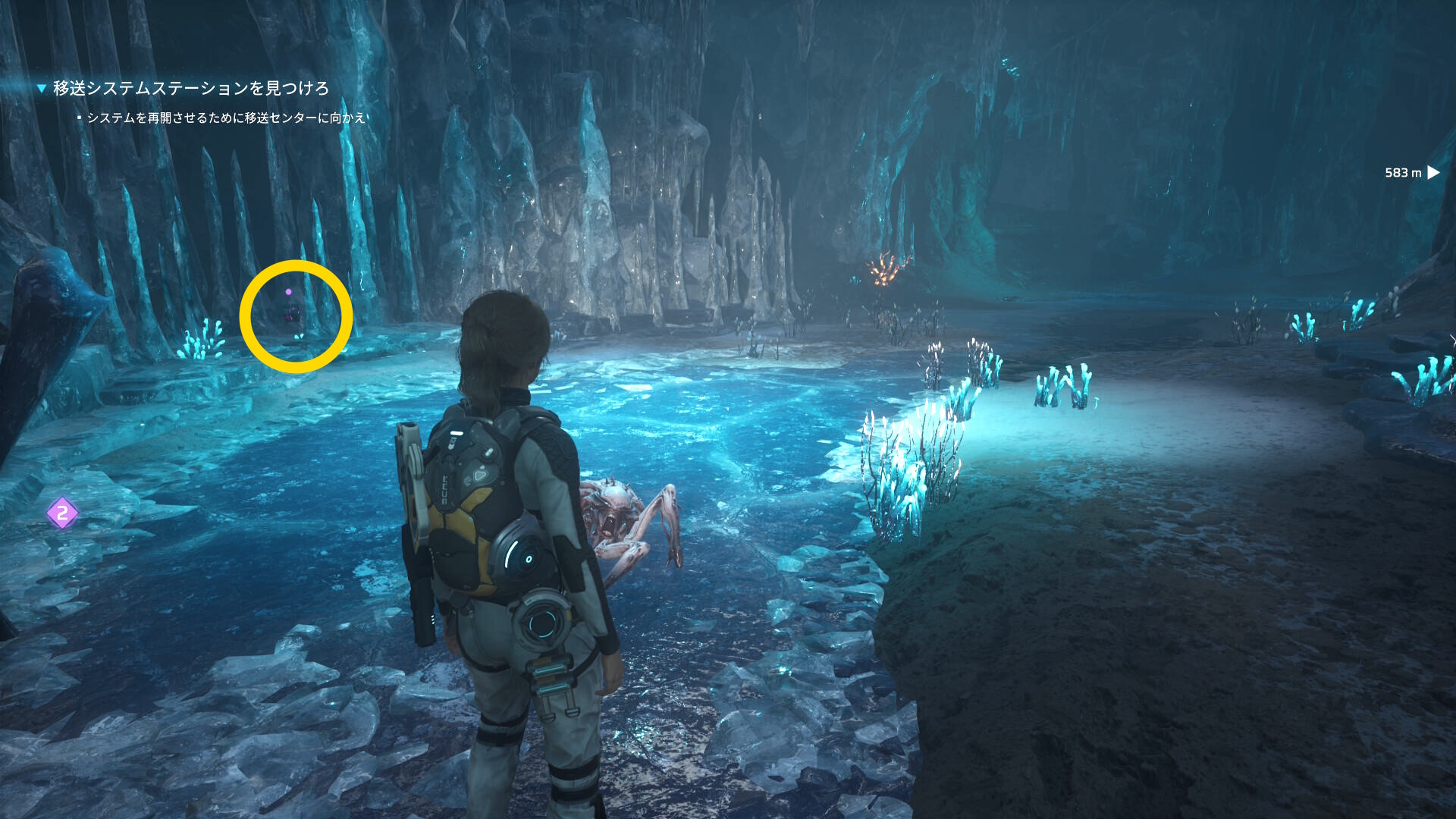The image size is (1456, 819).
Task: Click the purple diamond marker numbered 2
Action: click(x=62, y=513)
